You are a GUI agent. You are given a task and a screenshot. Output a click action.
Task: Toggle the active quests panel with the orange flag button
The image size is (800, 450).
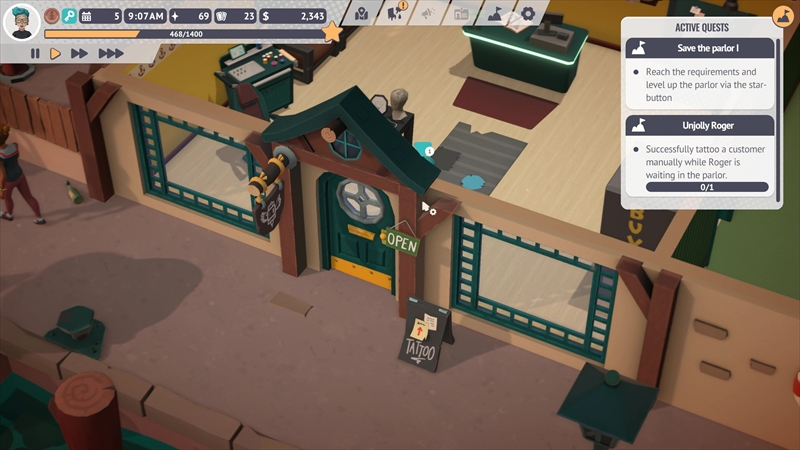click(782, 16)
